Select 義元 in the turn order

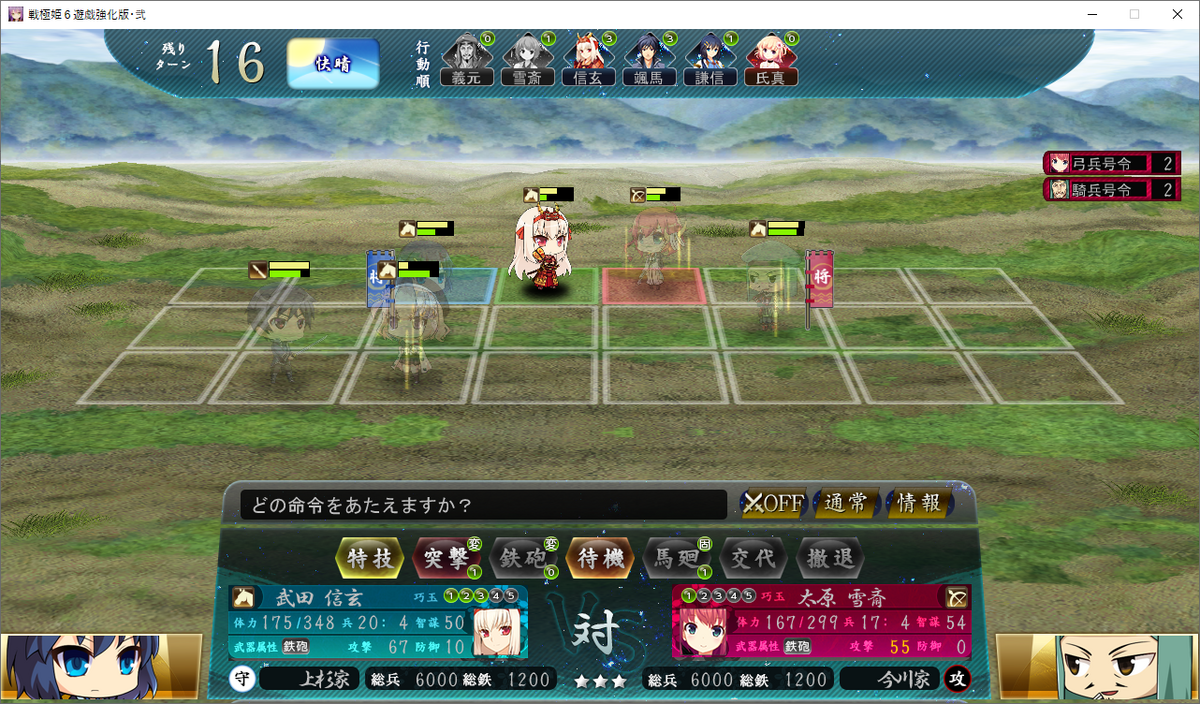coord(467,60)
